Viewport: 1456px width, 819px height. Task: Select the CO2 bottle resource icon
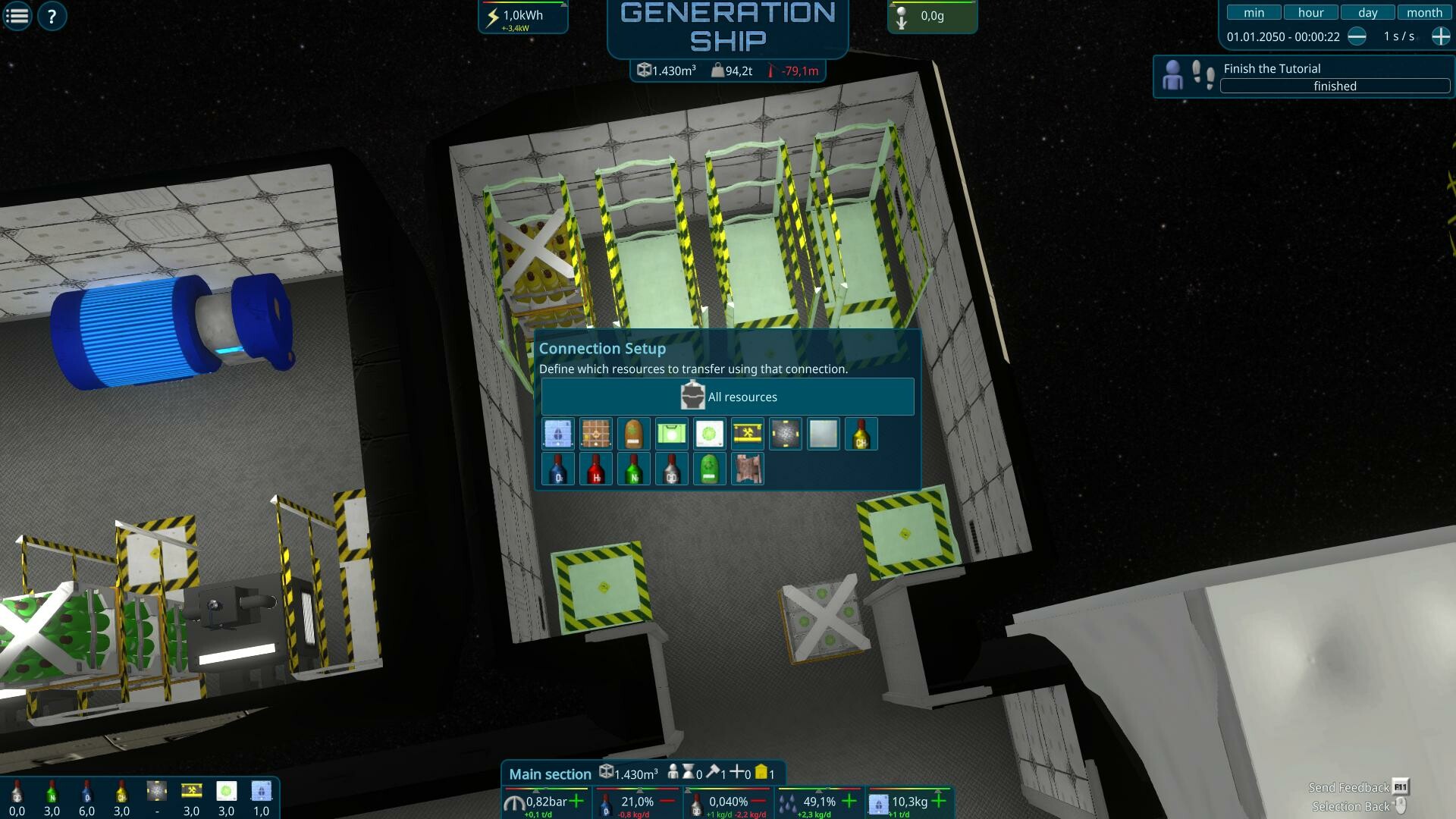(672, 468)
